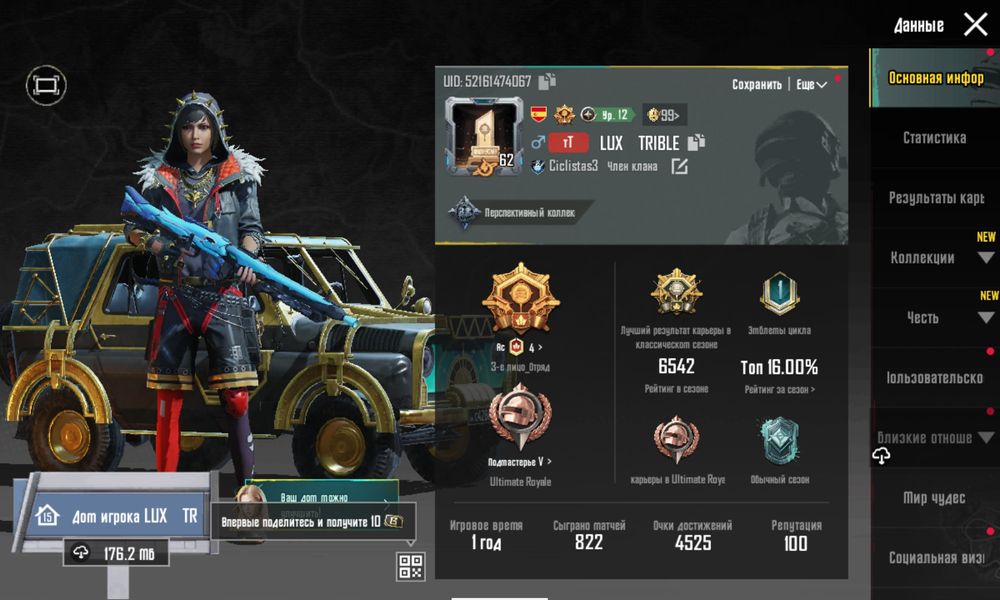
Task: Copy the LUX TRIBLE nickname
Action: tap(697, 142)
